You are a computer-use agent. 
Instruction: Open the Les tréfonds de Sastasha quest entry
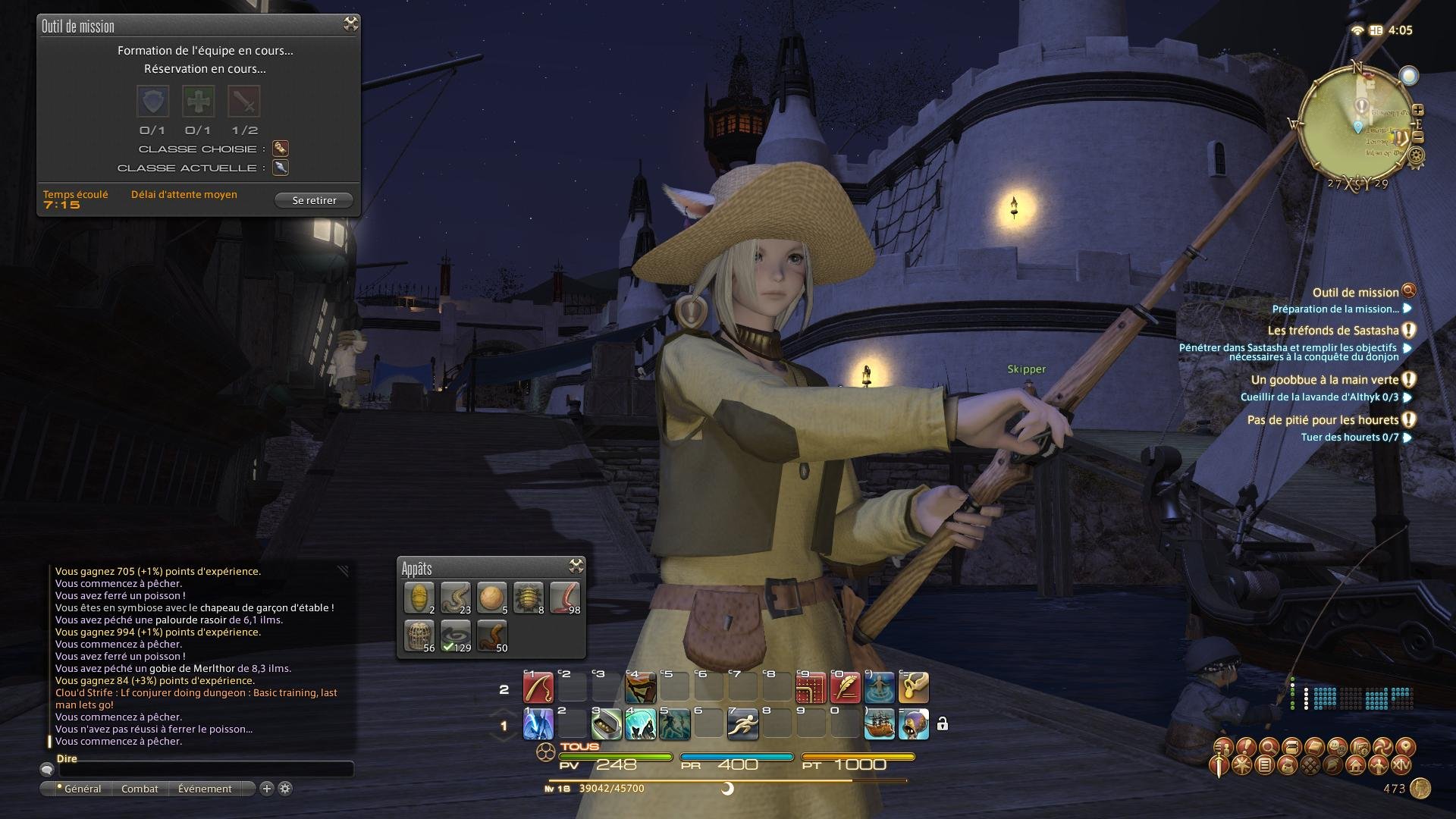(1332, 331)
